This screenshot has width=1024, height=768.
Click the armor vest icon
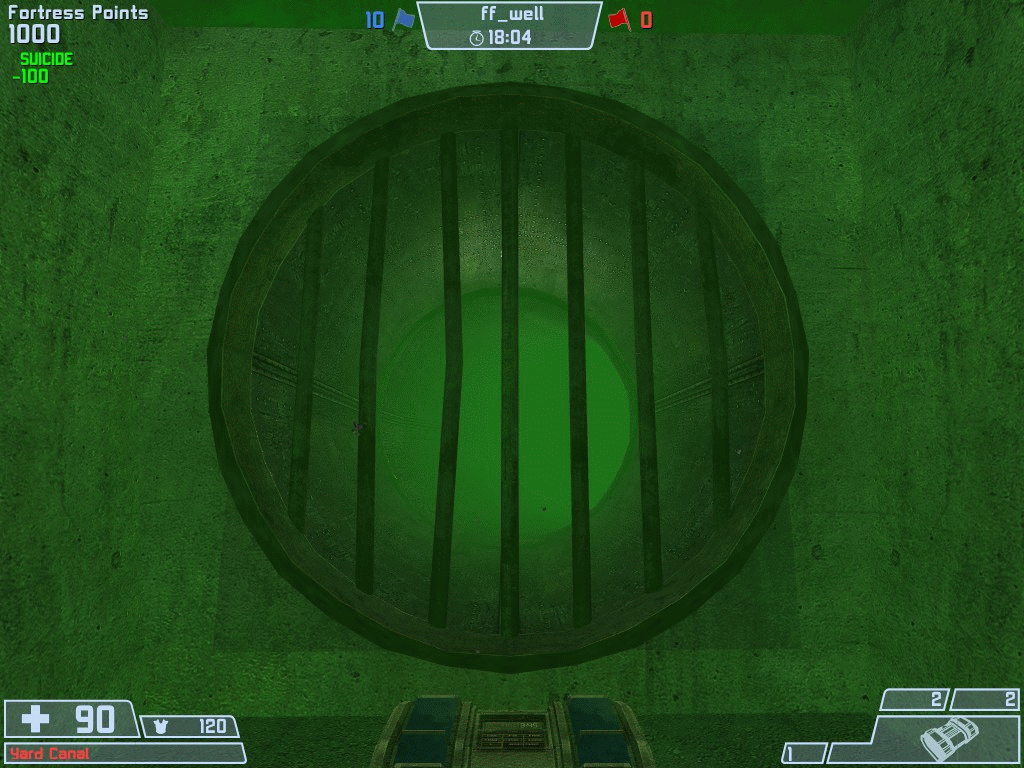click(x=161, y=727)
